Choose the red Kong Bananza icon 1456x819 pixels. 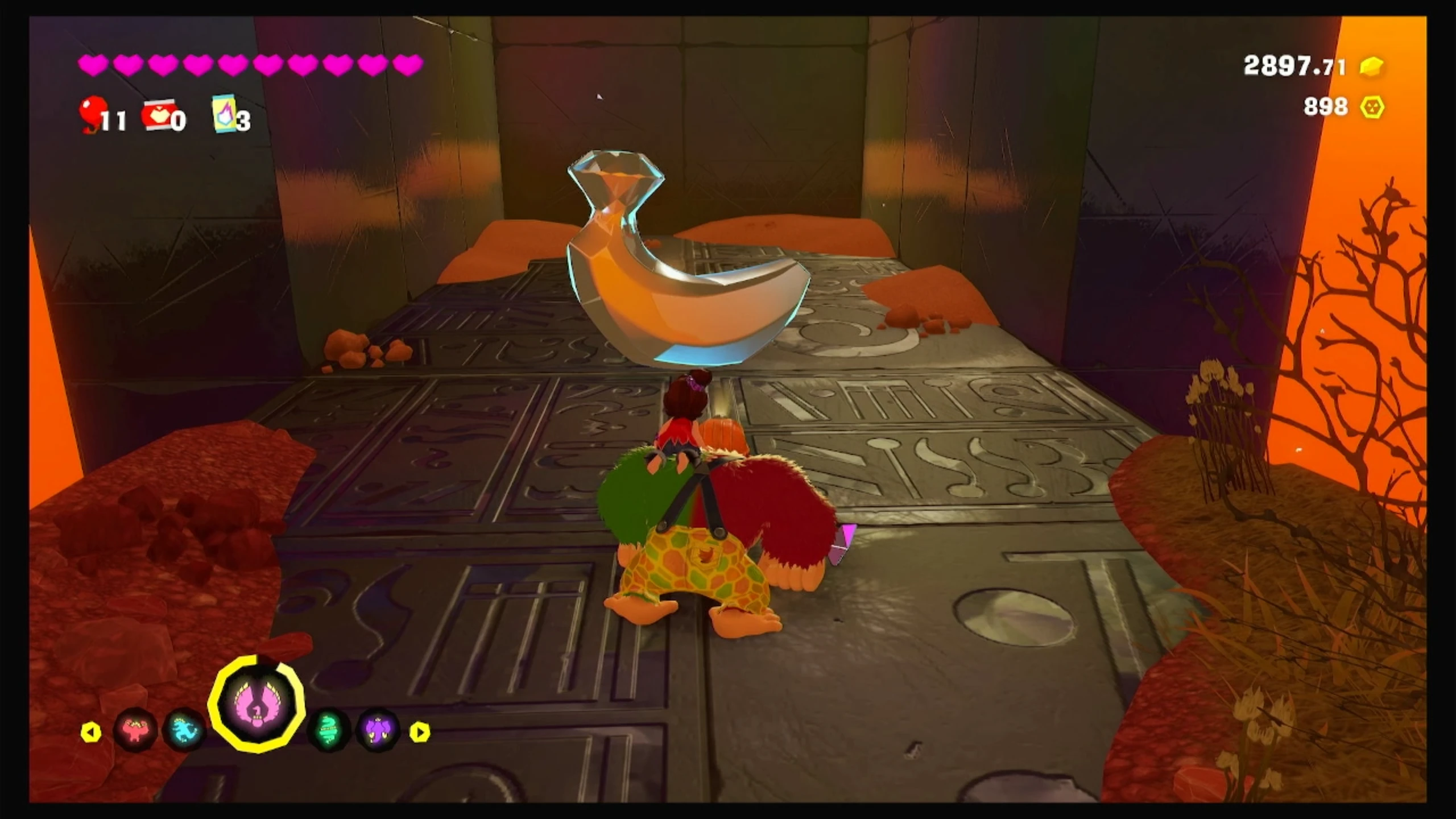pos(135,730)
